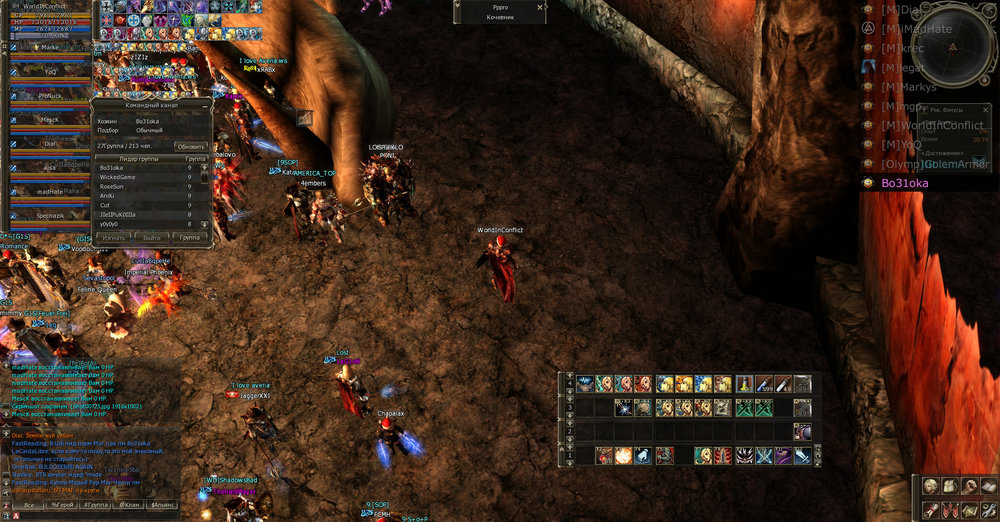Open the Группа button at window bottom

pyautogui.click(x=188, y=238)
